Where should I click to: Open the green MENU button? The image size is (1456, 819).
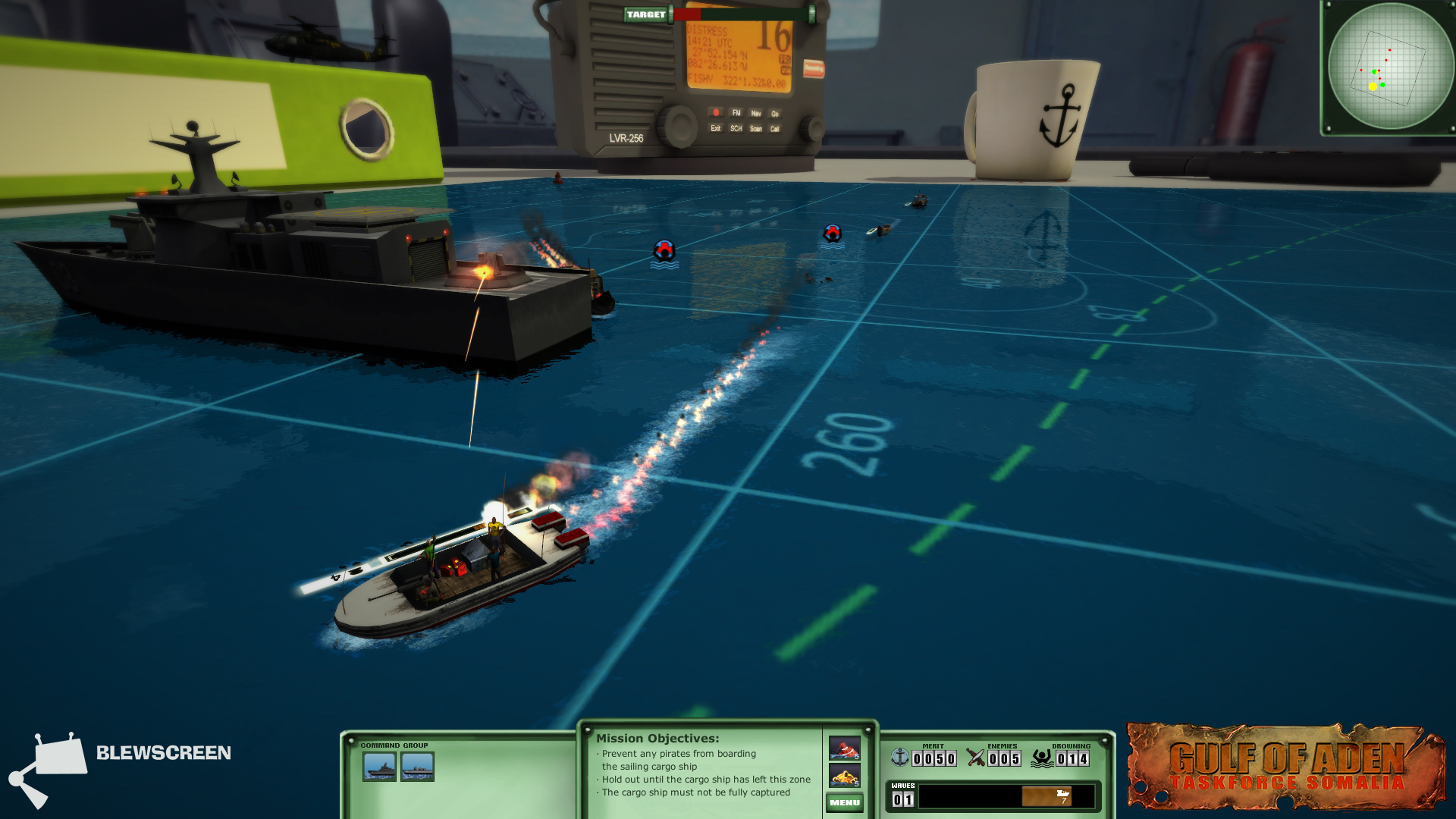[844, 802]
